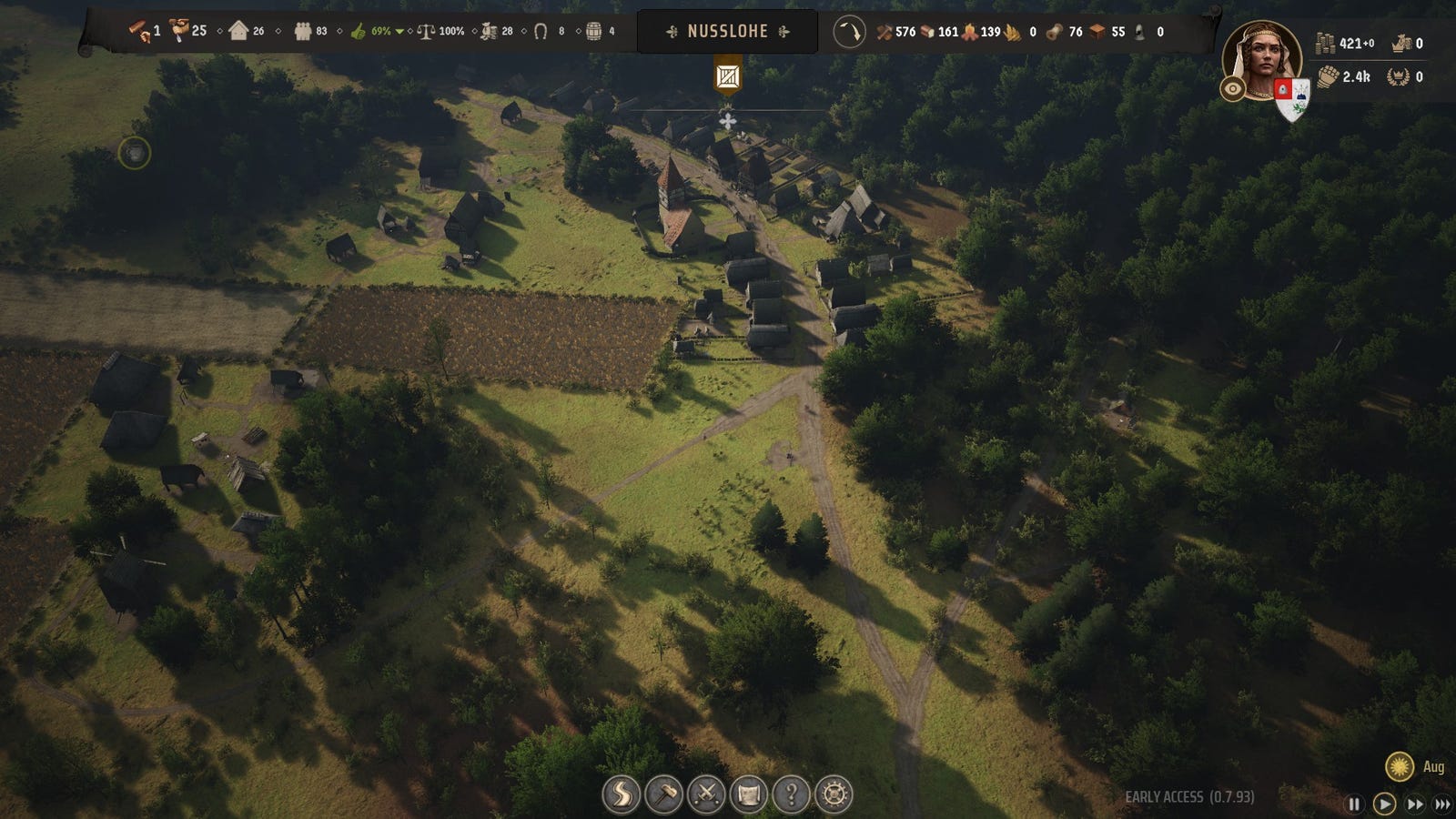Click the treasury coin stack icon
This screenshot has height=819, width=1456.
pyautogui.click(x=1326, y=43)
